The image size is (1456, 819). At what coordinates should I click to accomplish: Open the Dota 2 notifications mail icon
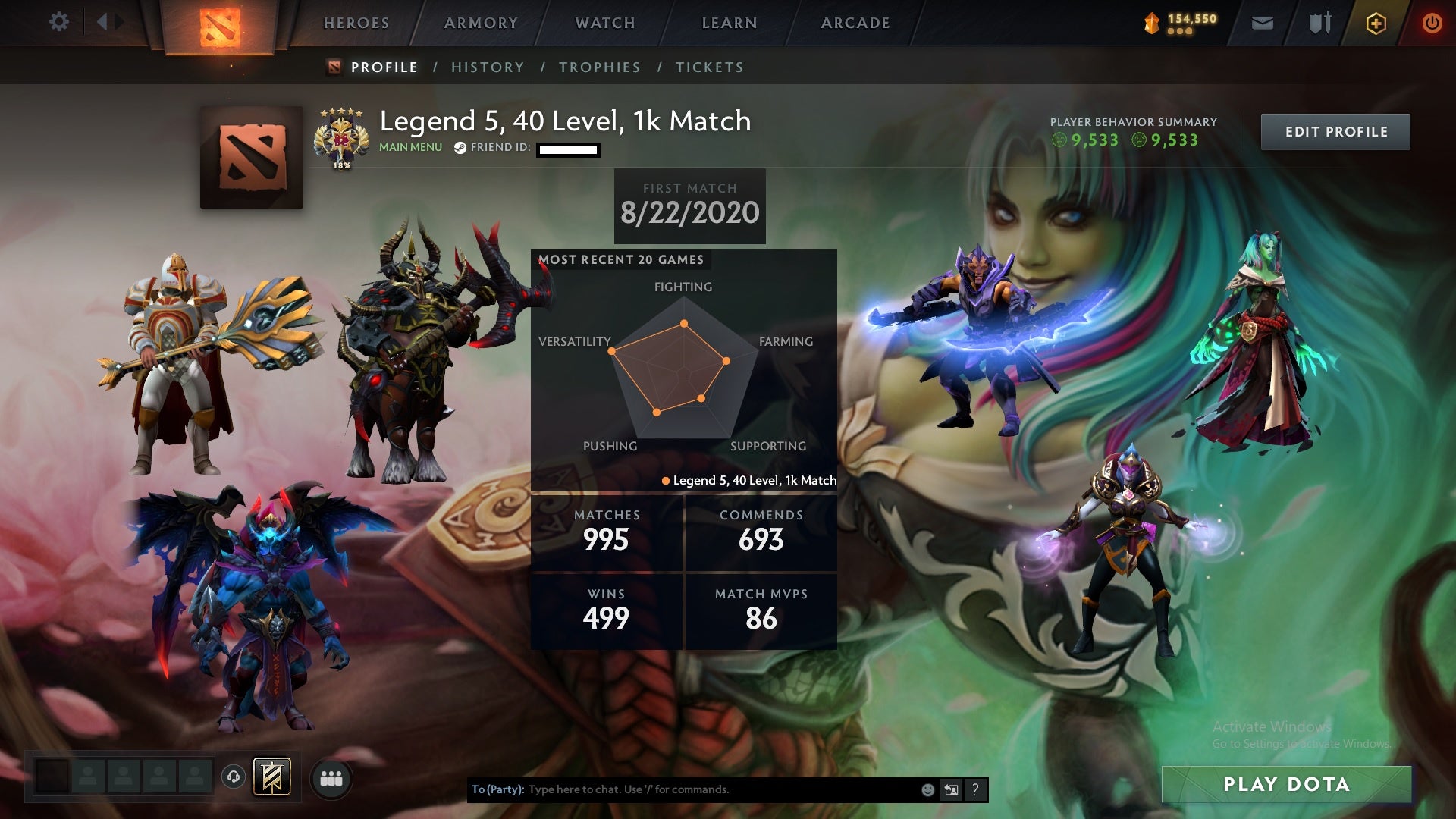(x=1261, y=23)
